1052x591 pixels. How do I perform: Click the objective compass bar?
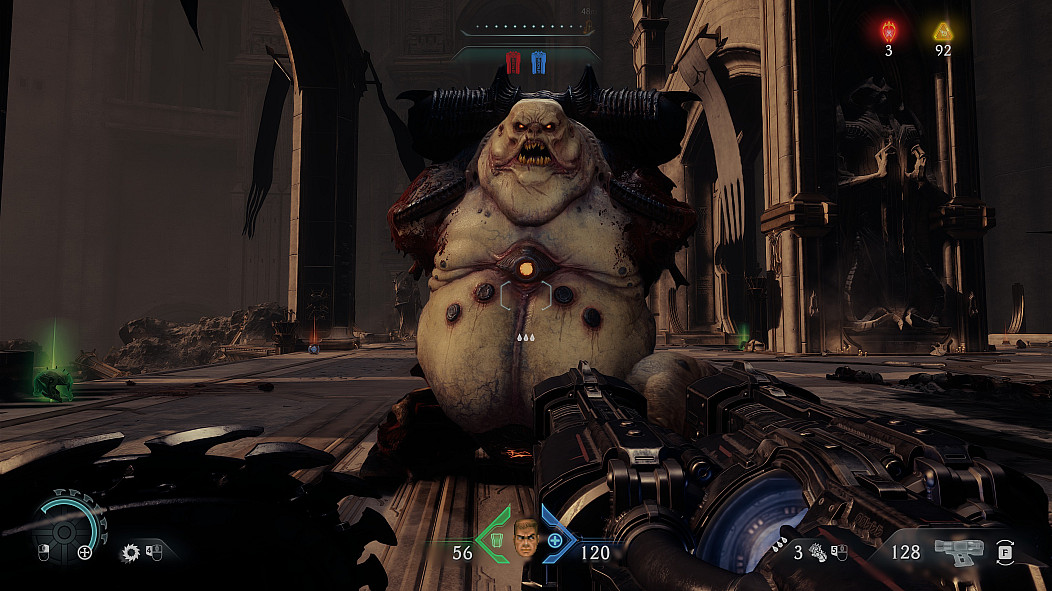(527, 28)
